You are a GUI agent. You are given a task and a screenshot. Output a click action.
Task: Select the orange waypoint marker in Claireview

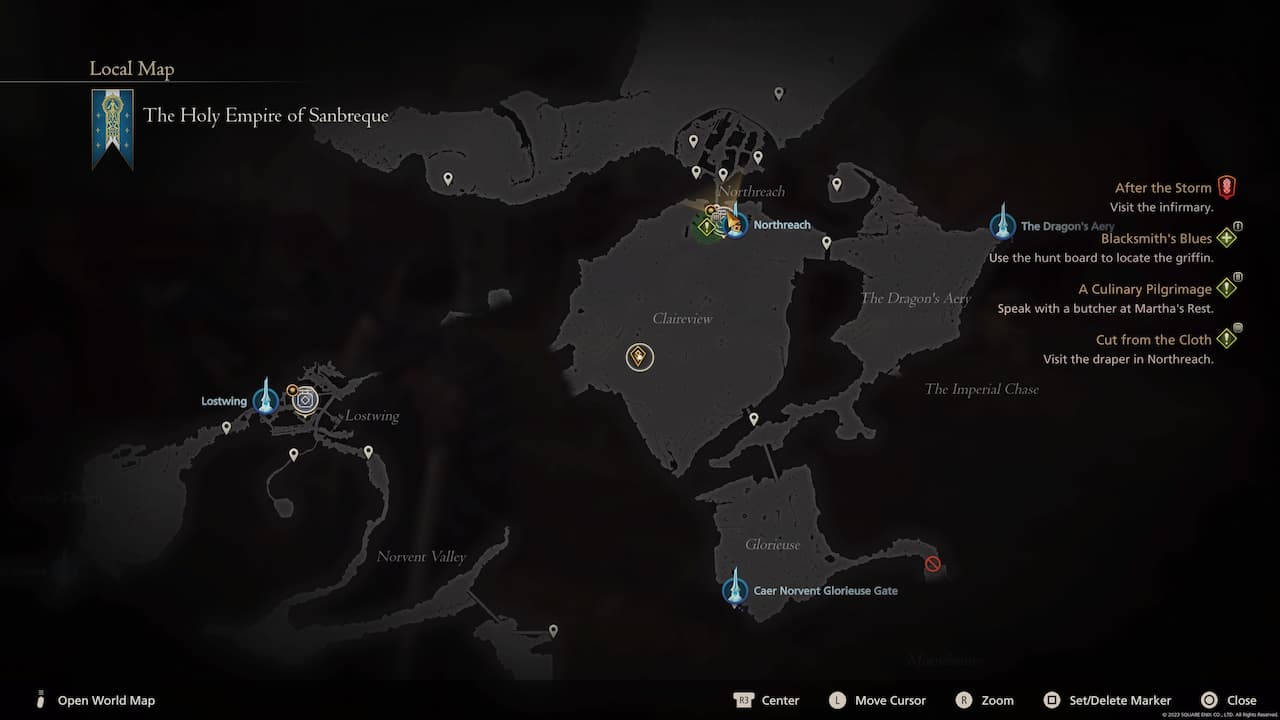click(x=639, y=356)
